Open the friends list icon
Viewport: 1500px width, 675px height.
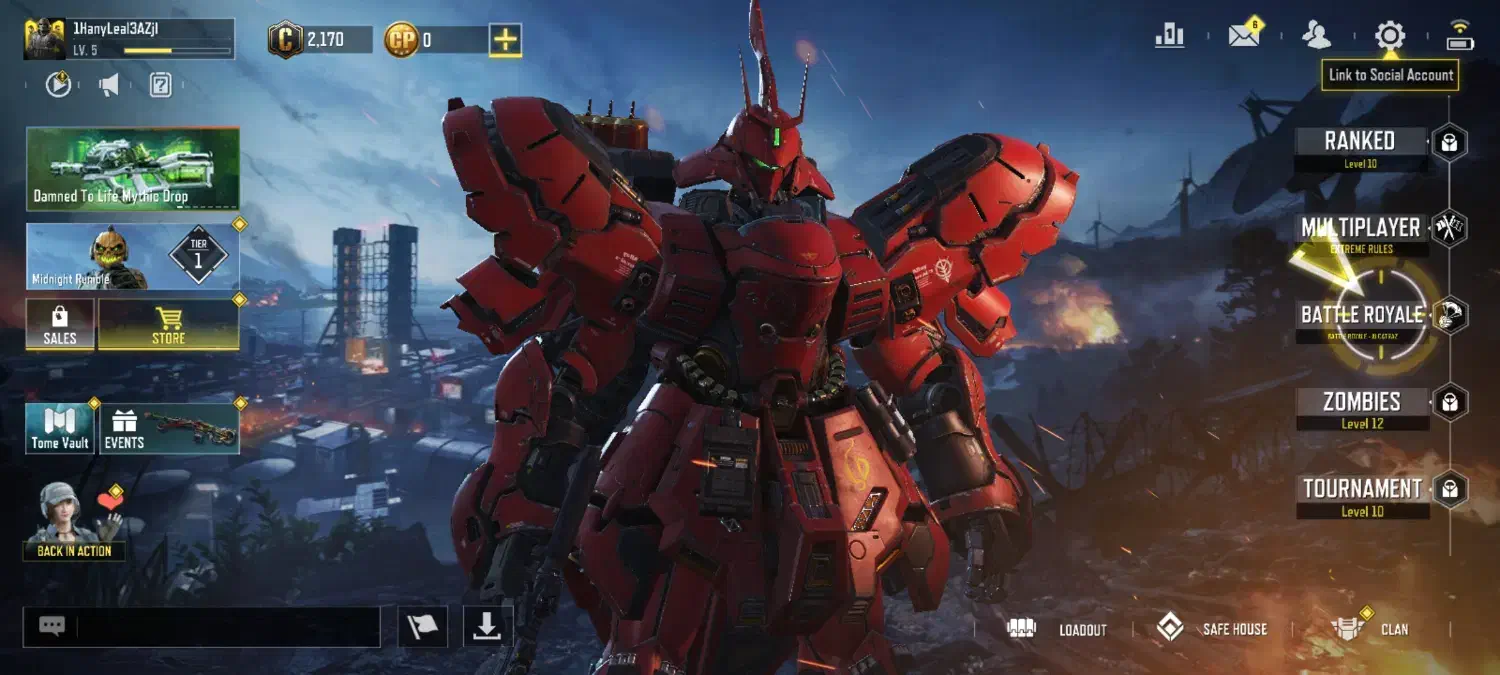[1316, 36]
